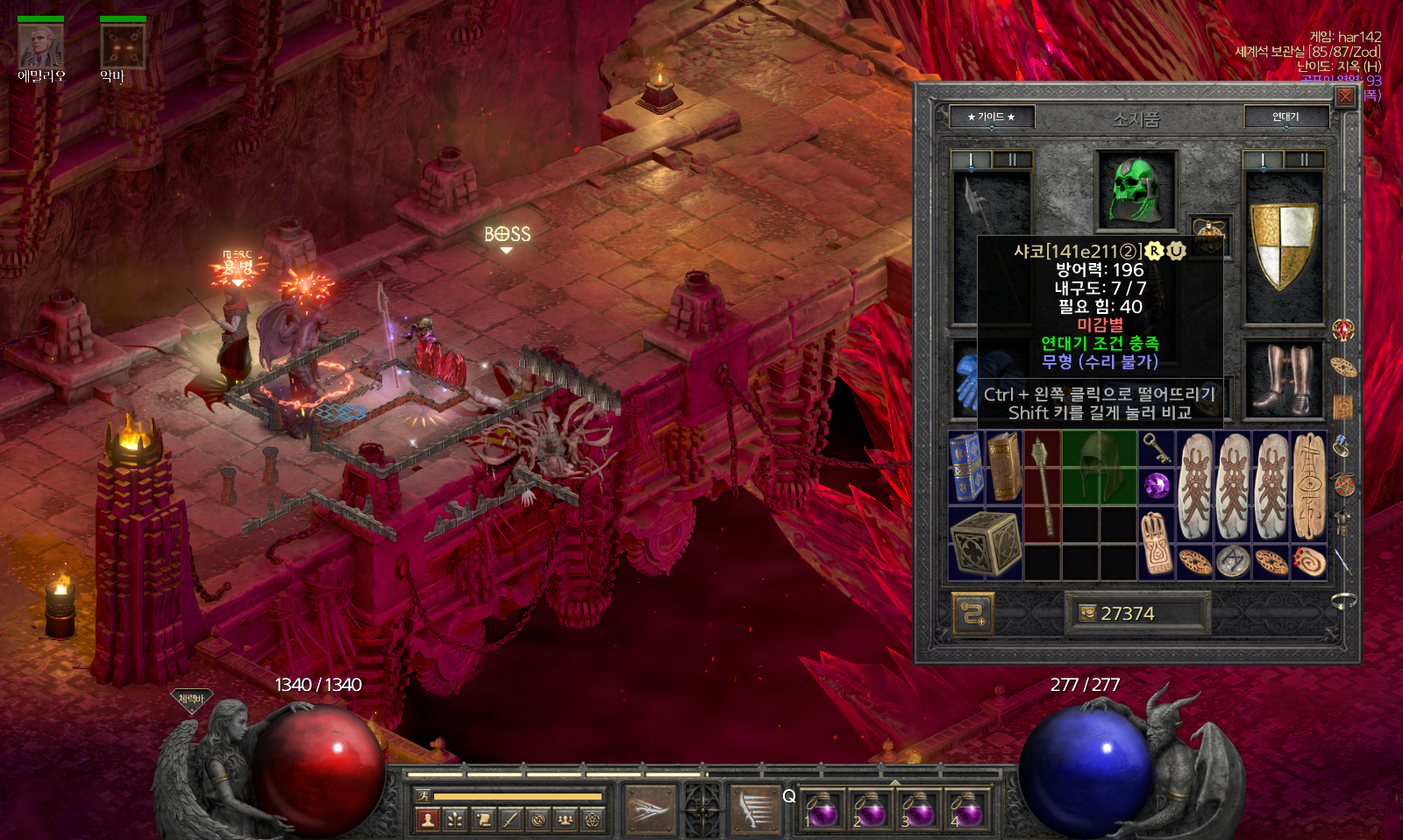Open the skill tree mini-panel button
The image size is (1403, 840).
pyautogui.click(x=455, y=820)
